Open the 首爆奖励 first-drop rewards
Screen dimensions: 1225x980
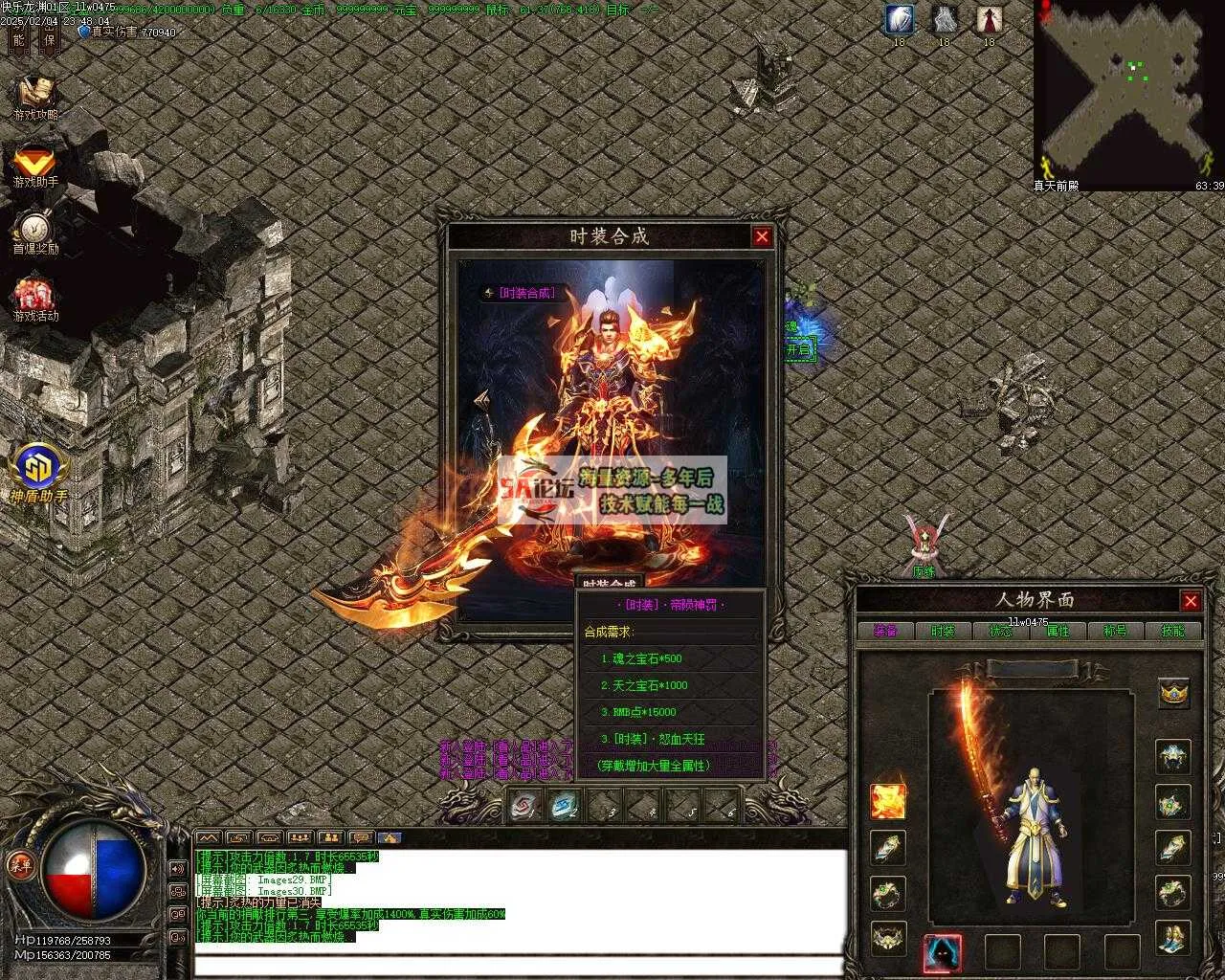35,231
